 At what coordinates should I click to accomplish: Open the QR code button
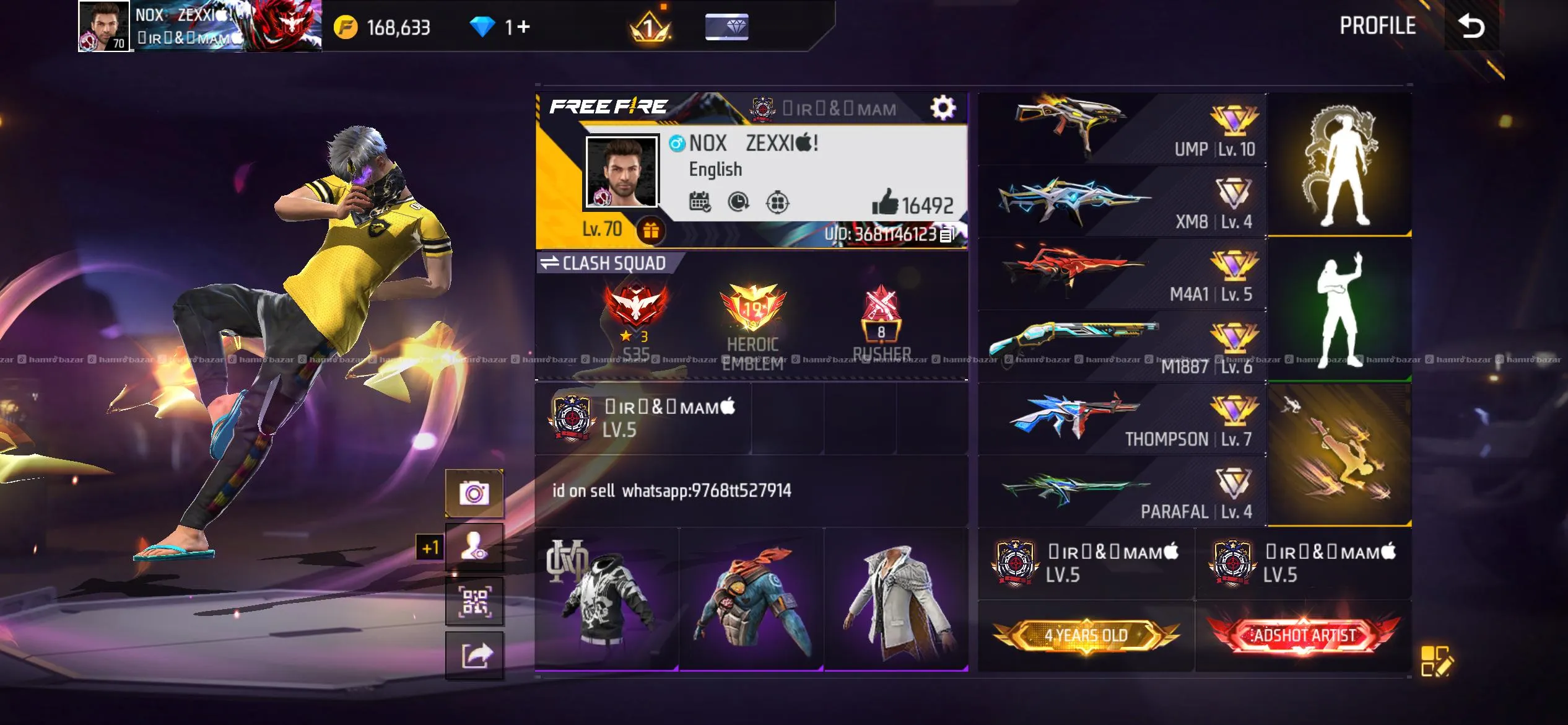pyautogui.click(x=474, y=600)
